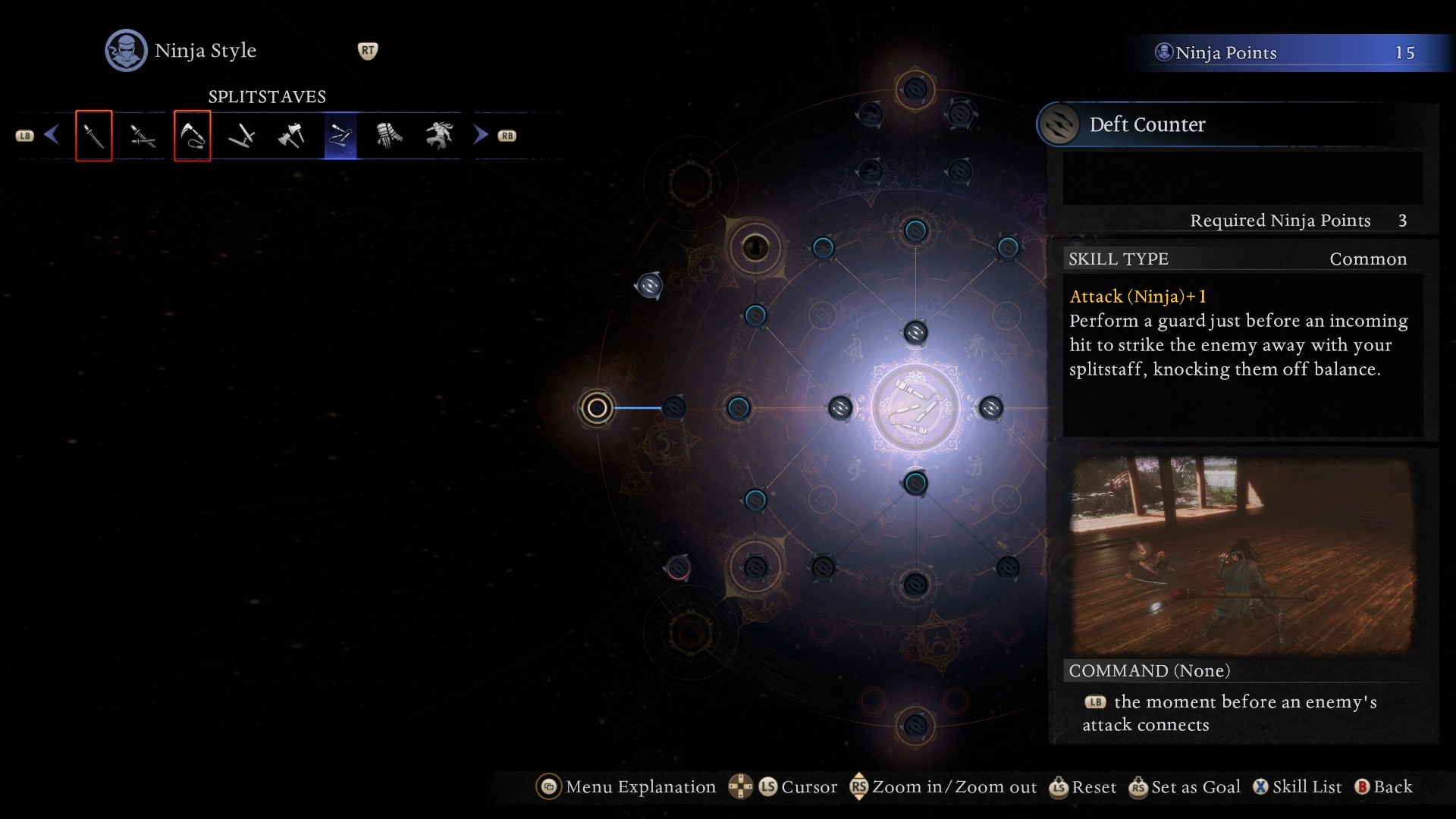Show the leaping ninja figure tab
The height and width of the screenshot is (819, 1456).
coord(439,136)
